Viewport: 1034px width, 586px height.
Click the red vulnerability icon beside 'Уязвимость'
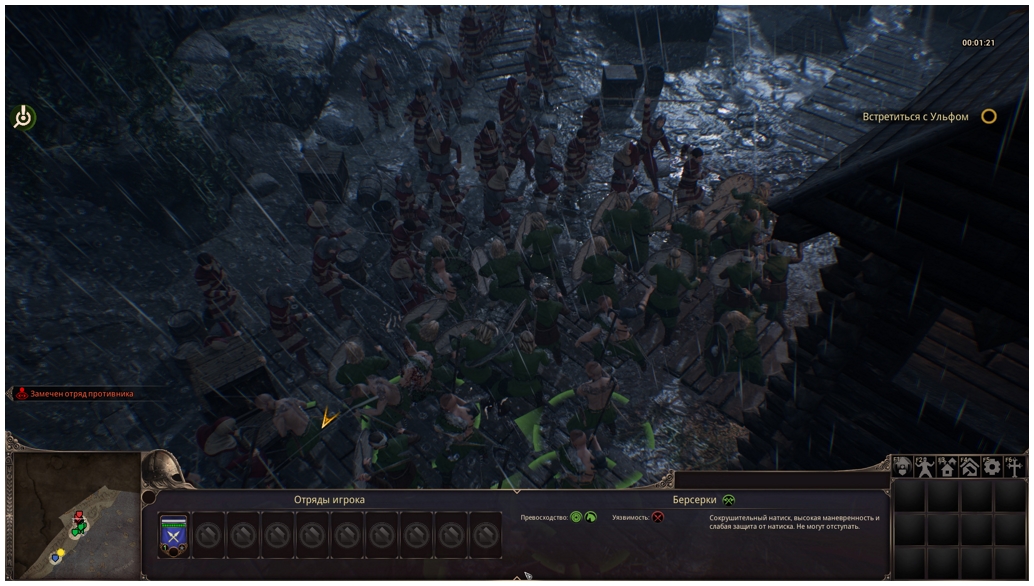coord(657,517)
